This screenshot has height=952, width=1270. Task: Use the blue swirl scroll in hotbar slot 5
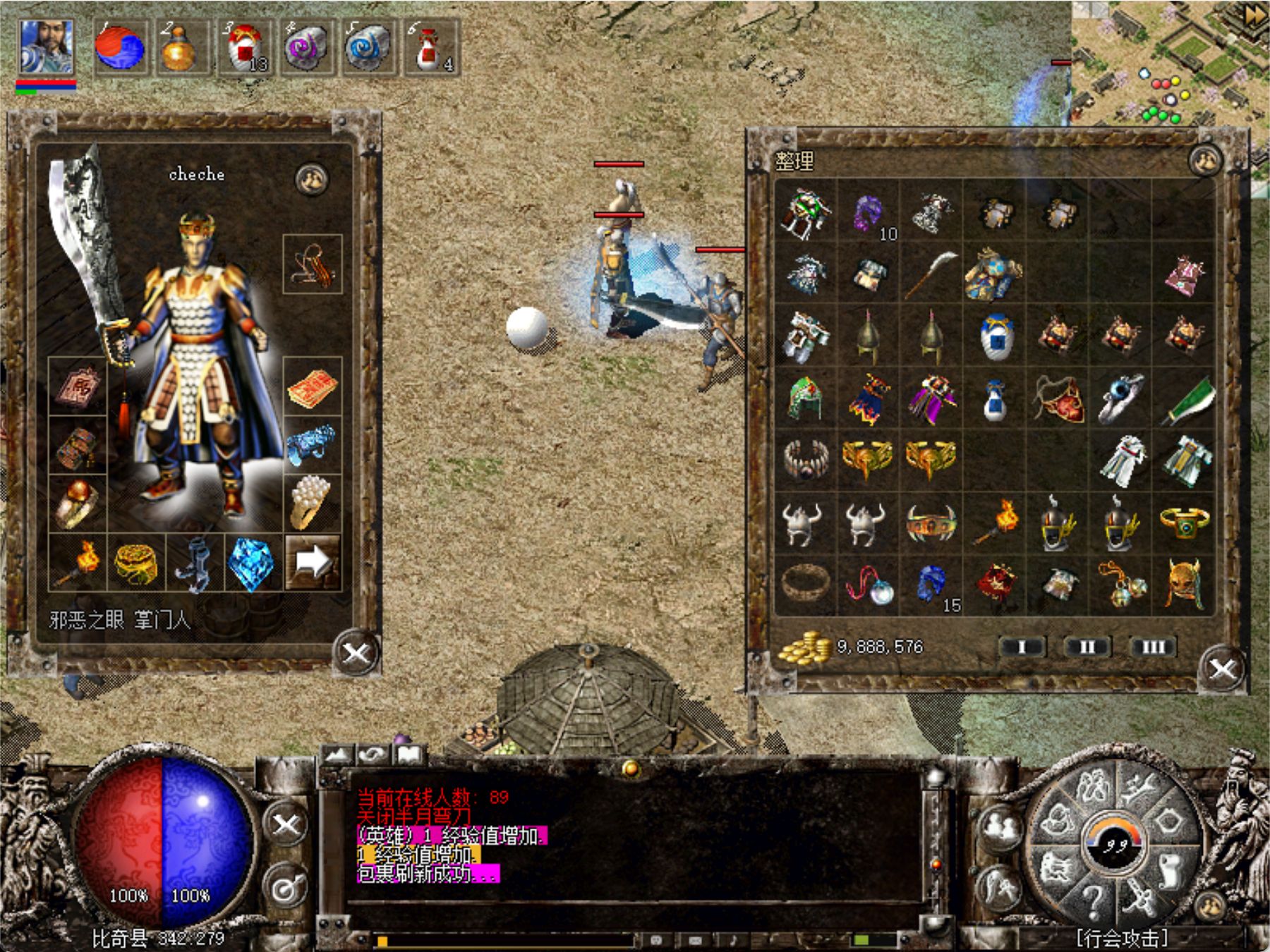[368, 48]
